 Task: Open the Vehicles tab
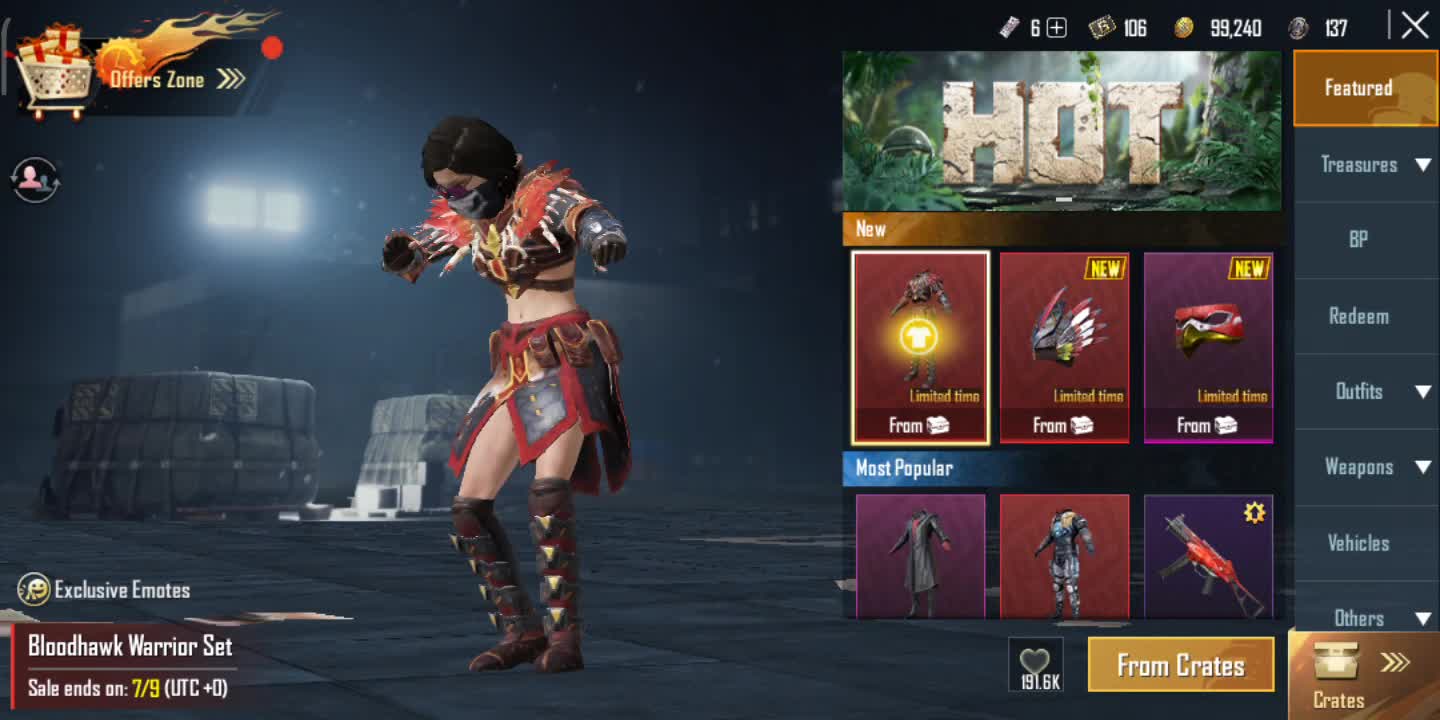(x=1358, y=543)
